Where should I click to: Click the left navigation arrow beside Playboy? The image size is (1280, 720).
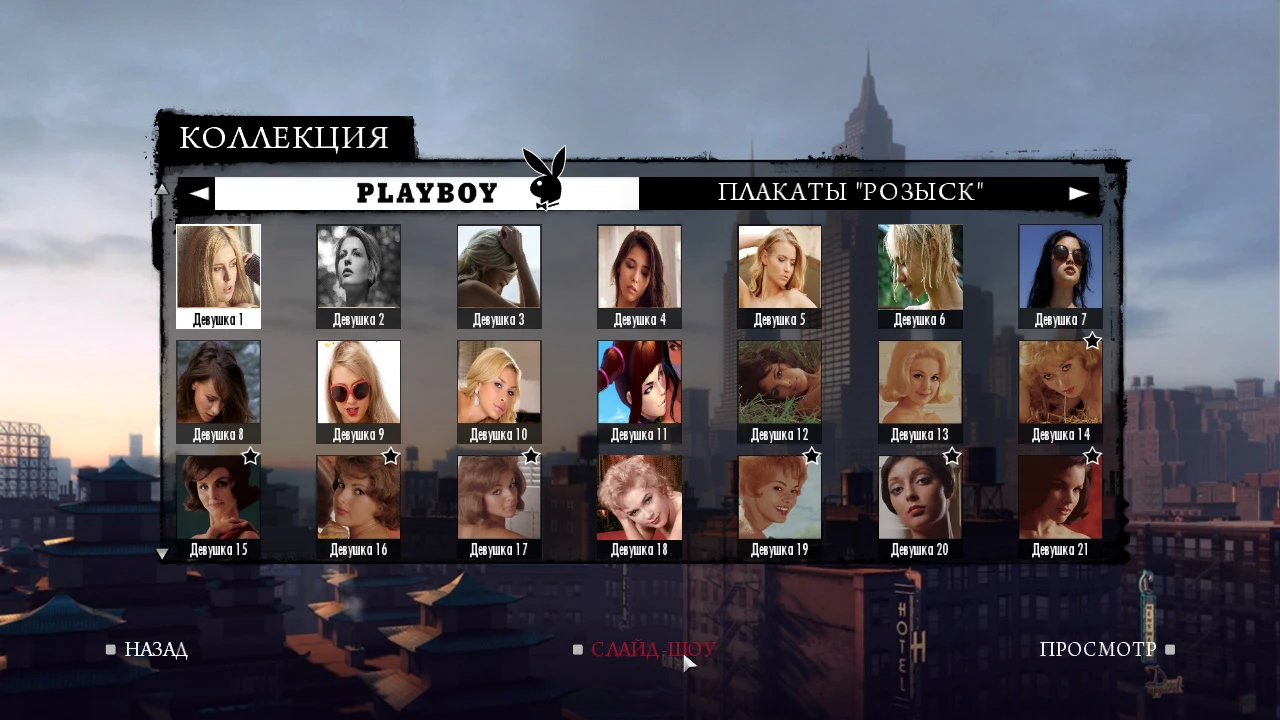coord(199,192)
